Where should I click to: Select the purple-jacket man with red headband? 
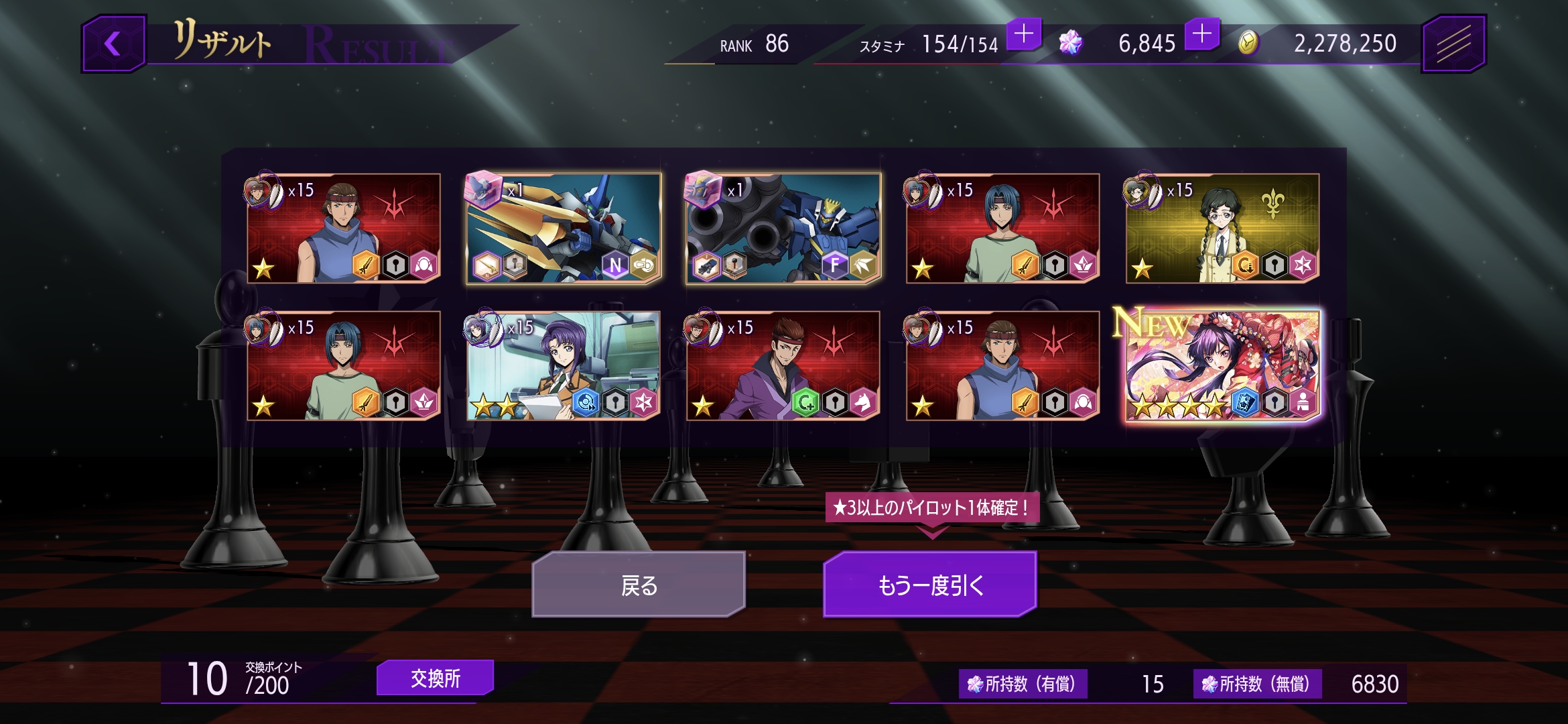coord(783,366)
